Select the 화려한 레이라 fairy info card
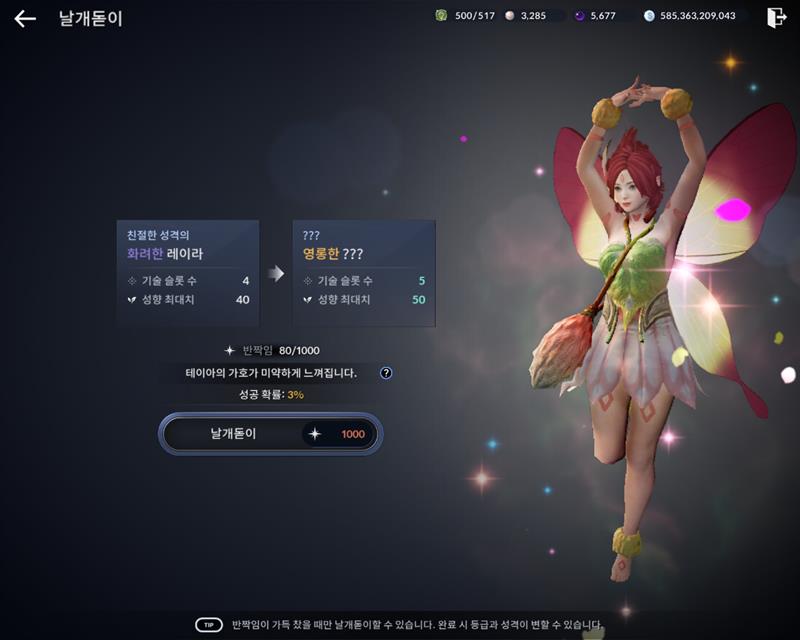Image resolution: width=800 pixels, height=640 pixels. (188, 272)
